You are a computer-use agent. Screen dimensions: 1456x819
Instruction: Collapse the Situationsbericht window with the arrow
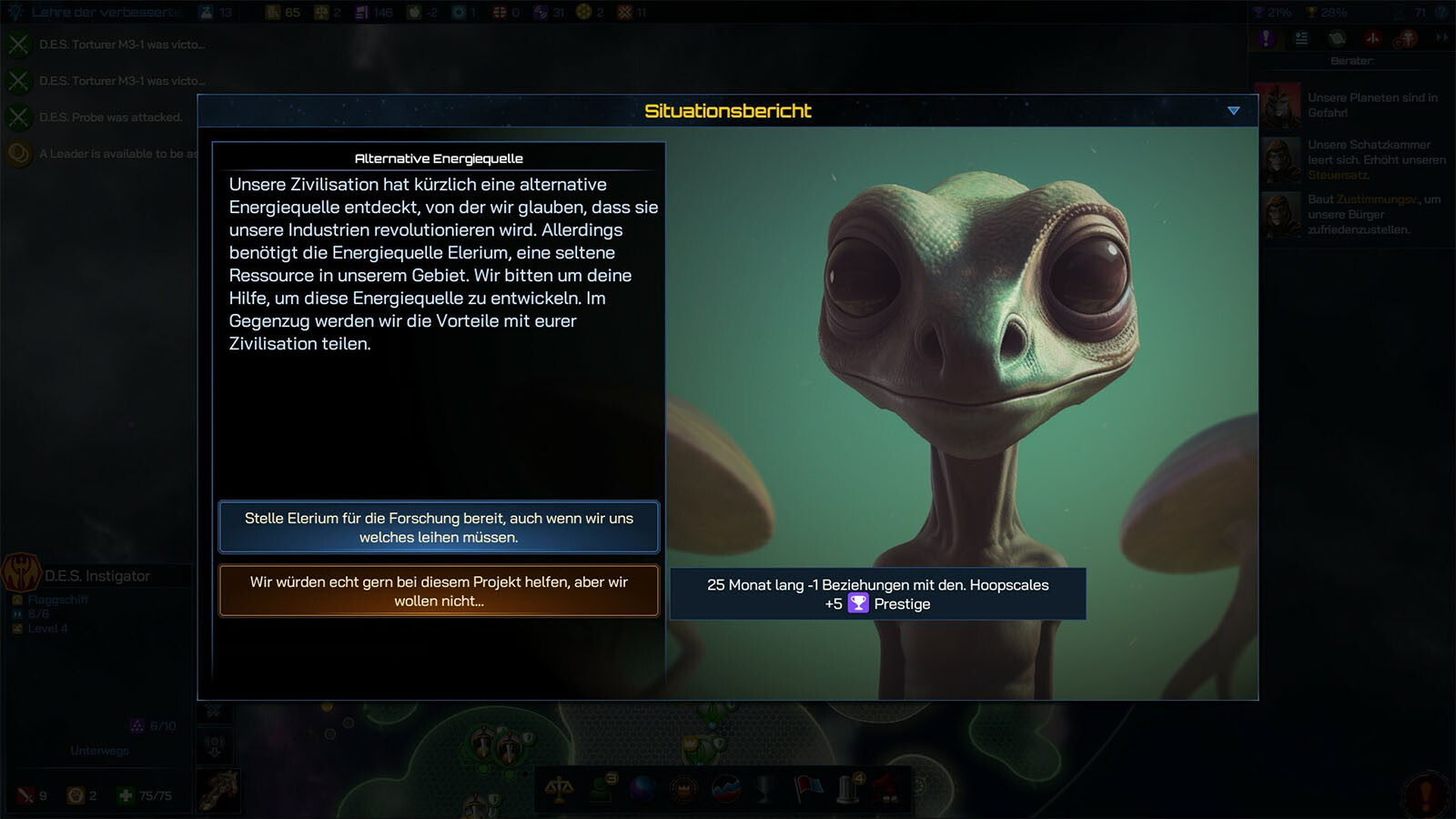pyautogui.click(x=1233, y=111)
